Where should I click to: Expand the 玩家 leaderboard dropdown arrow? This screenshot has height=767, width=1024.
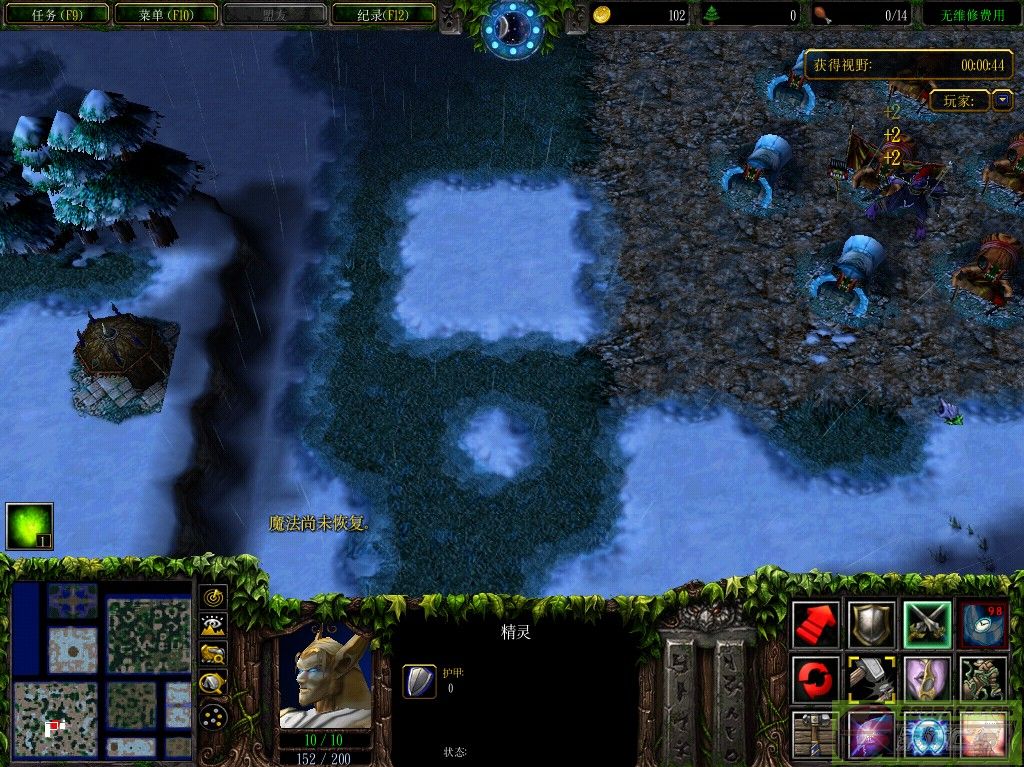pyautogui.click(x=1003, y=101)
